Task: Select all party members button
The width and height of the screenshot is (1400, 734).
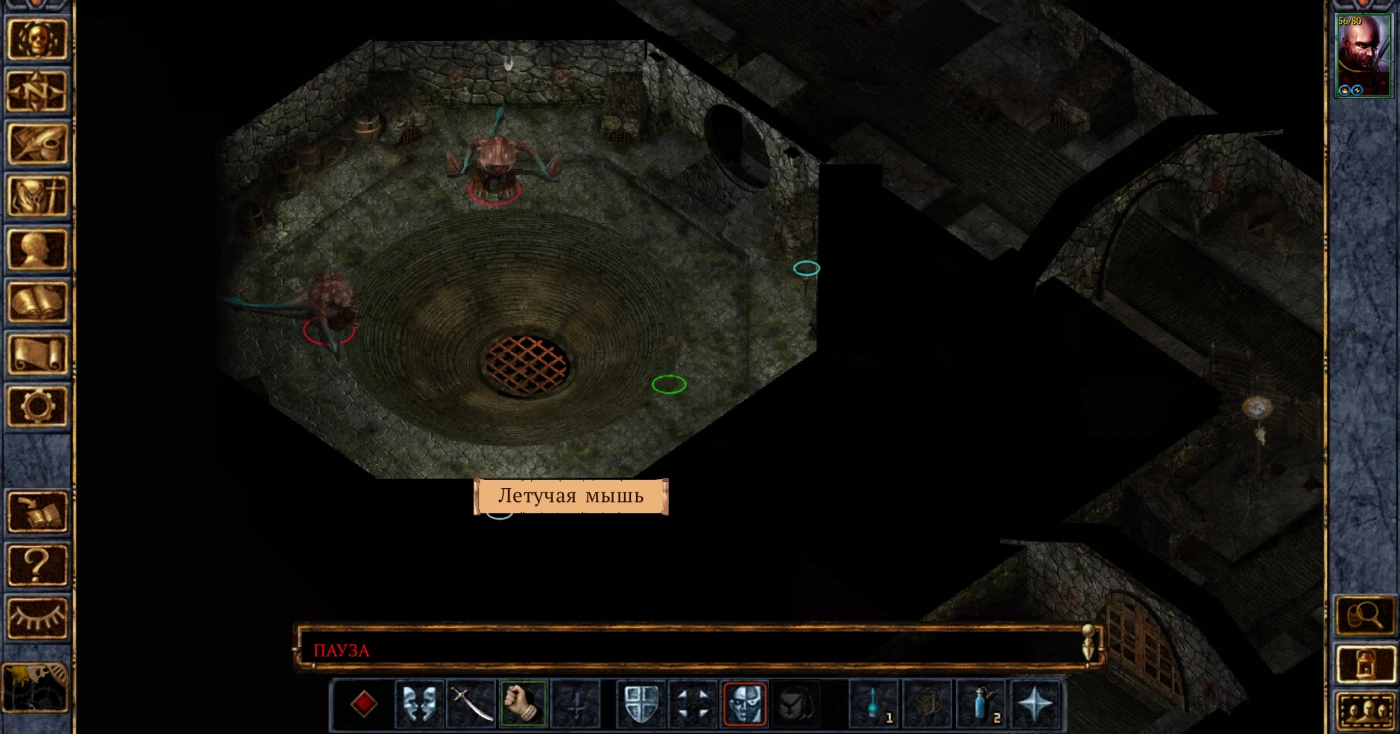Action: [x=1365, y=710]
